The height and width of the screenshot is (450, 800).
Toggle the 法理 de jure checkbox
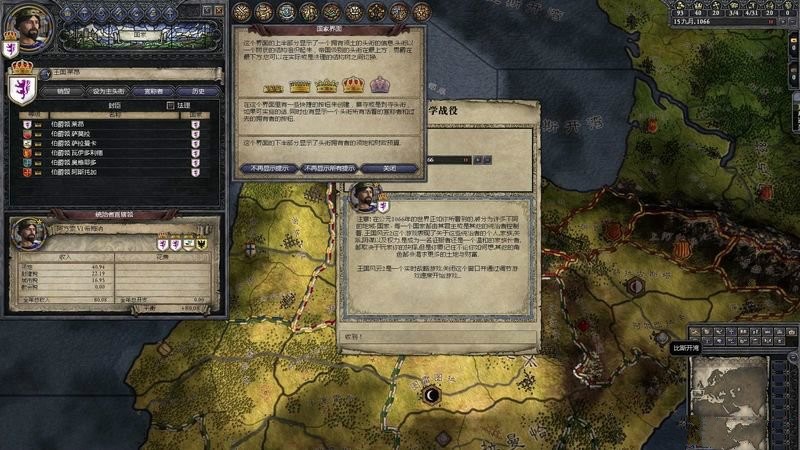pos(171,104)
